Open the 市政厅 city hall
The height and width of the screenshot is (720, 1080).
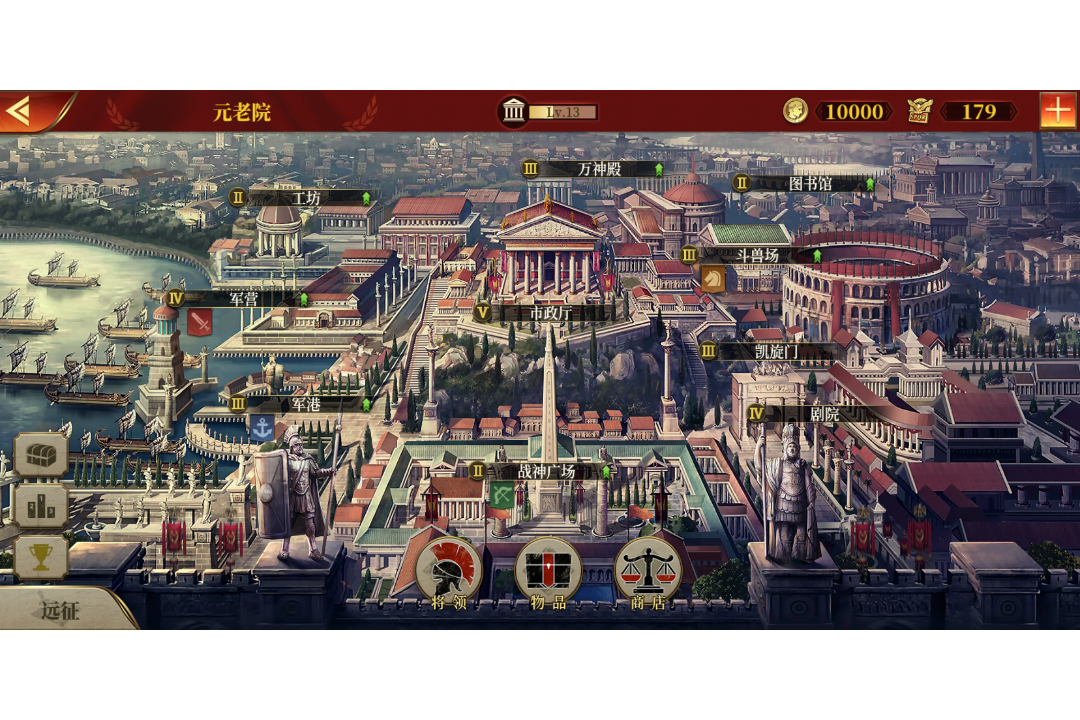[548, 312]
